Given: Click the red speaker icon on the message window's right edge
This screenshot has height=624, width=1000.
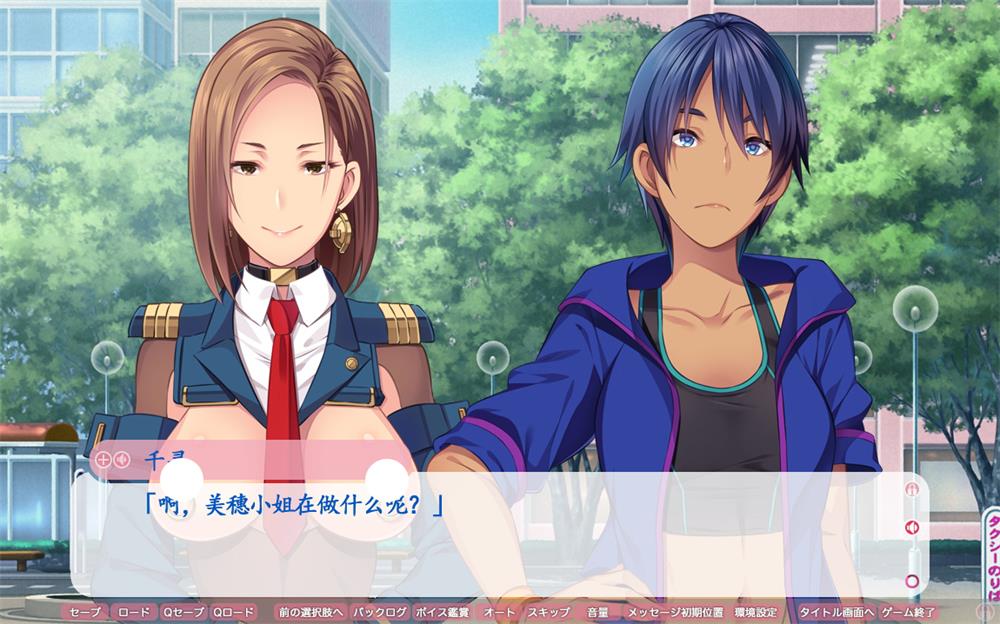Looking at the screenshot, I should click(911, 527).
